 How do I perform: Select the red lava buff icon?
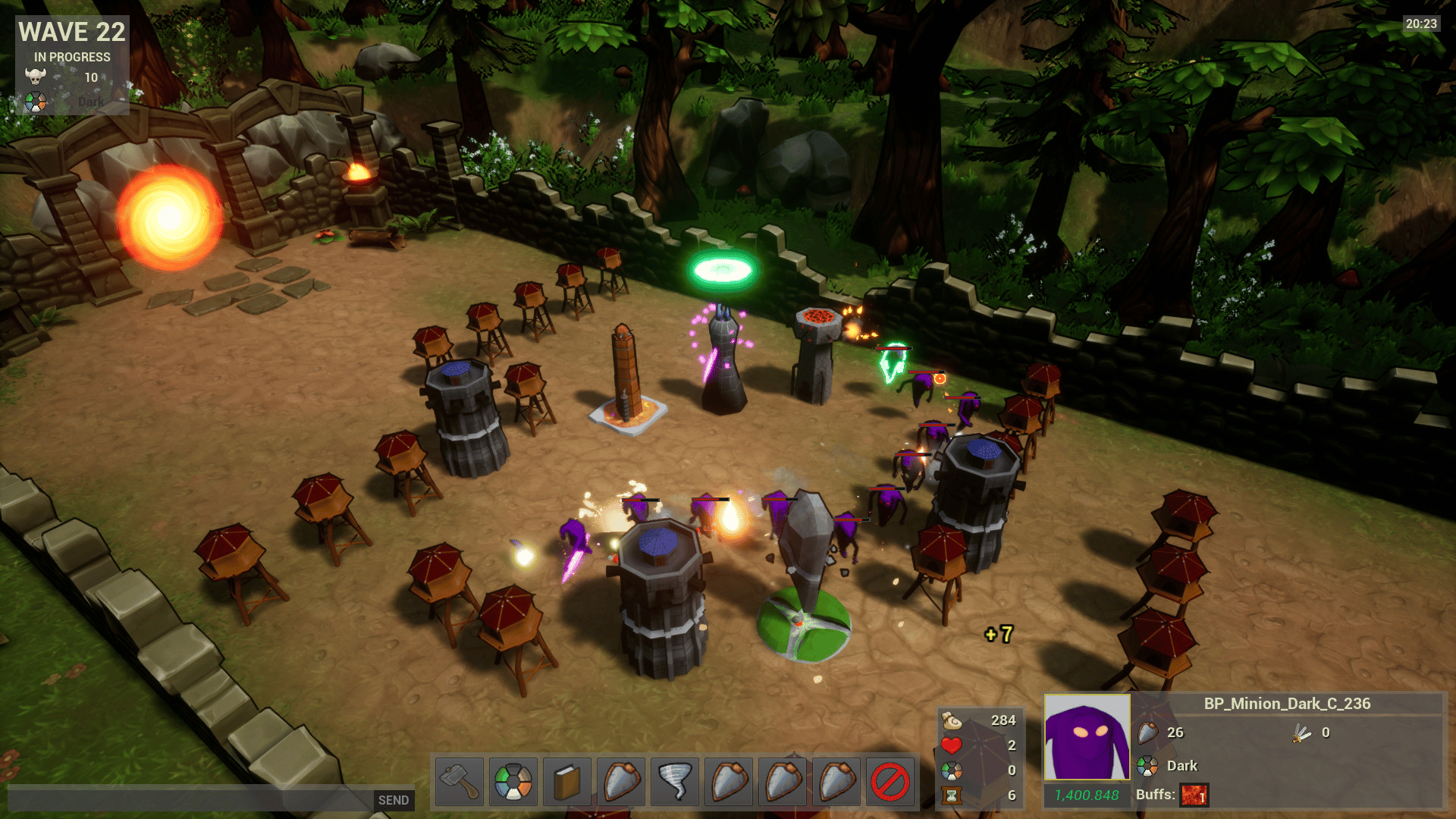point(1194,795)
